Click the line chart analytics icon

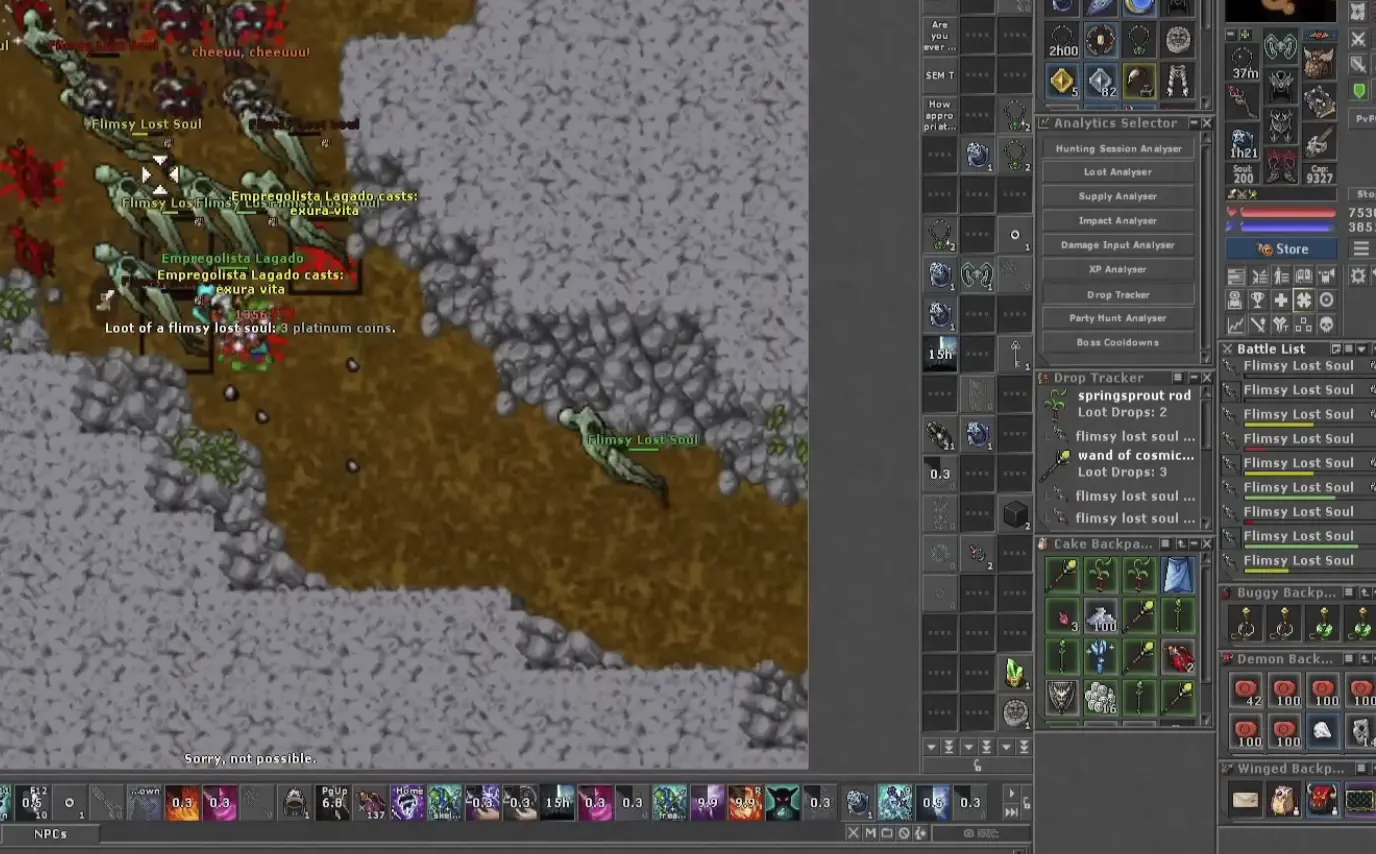click(1236, 325)
